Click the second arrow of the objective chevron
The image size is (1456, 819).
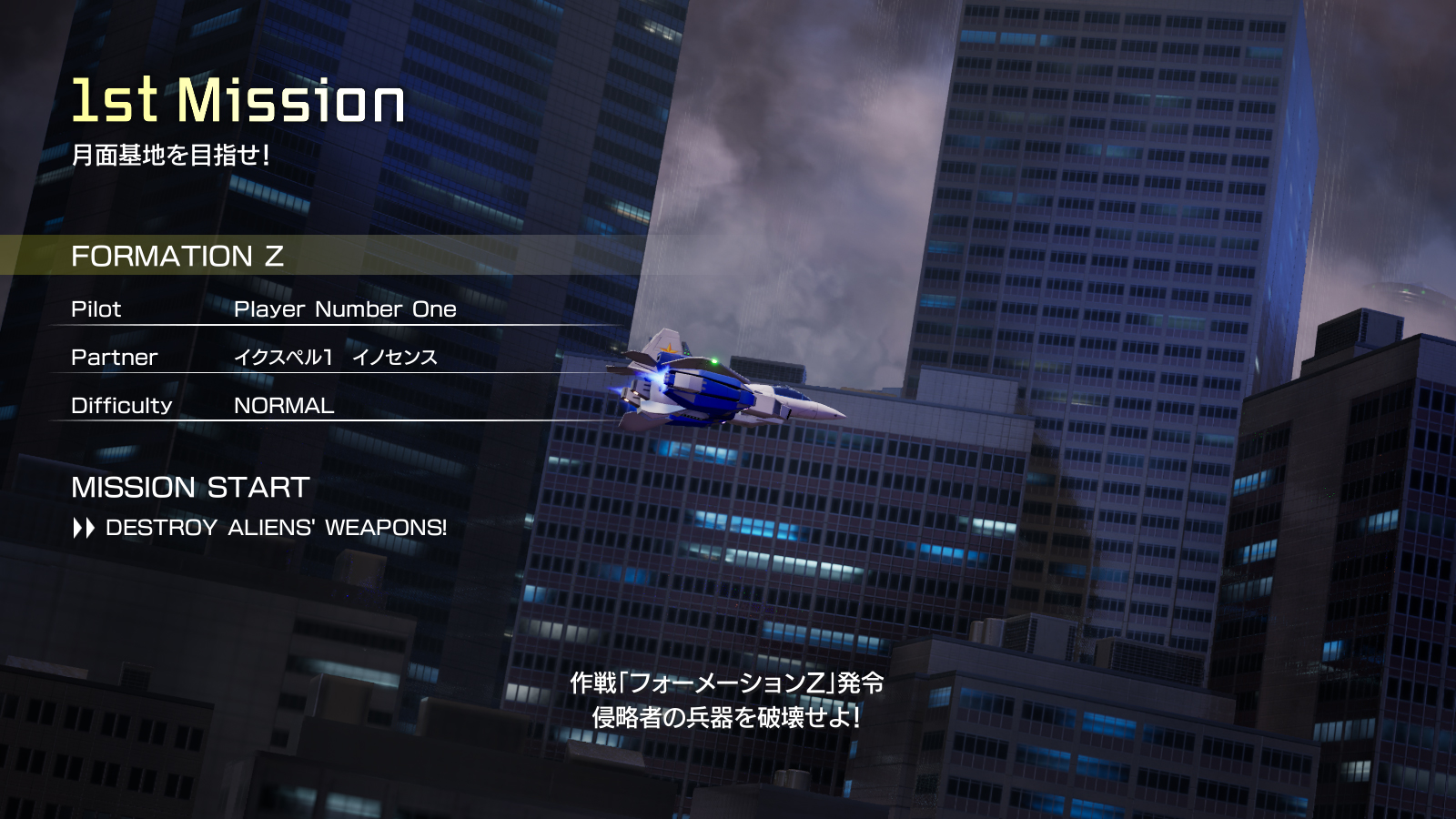click(x=91, y=528)
